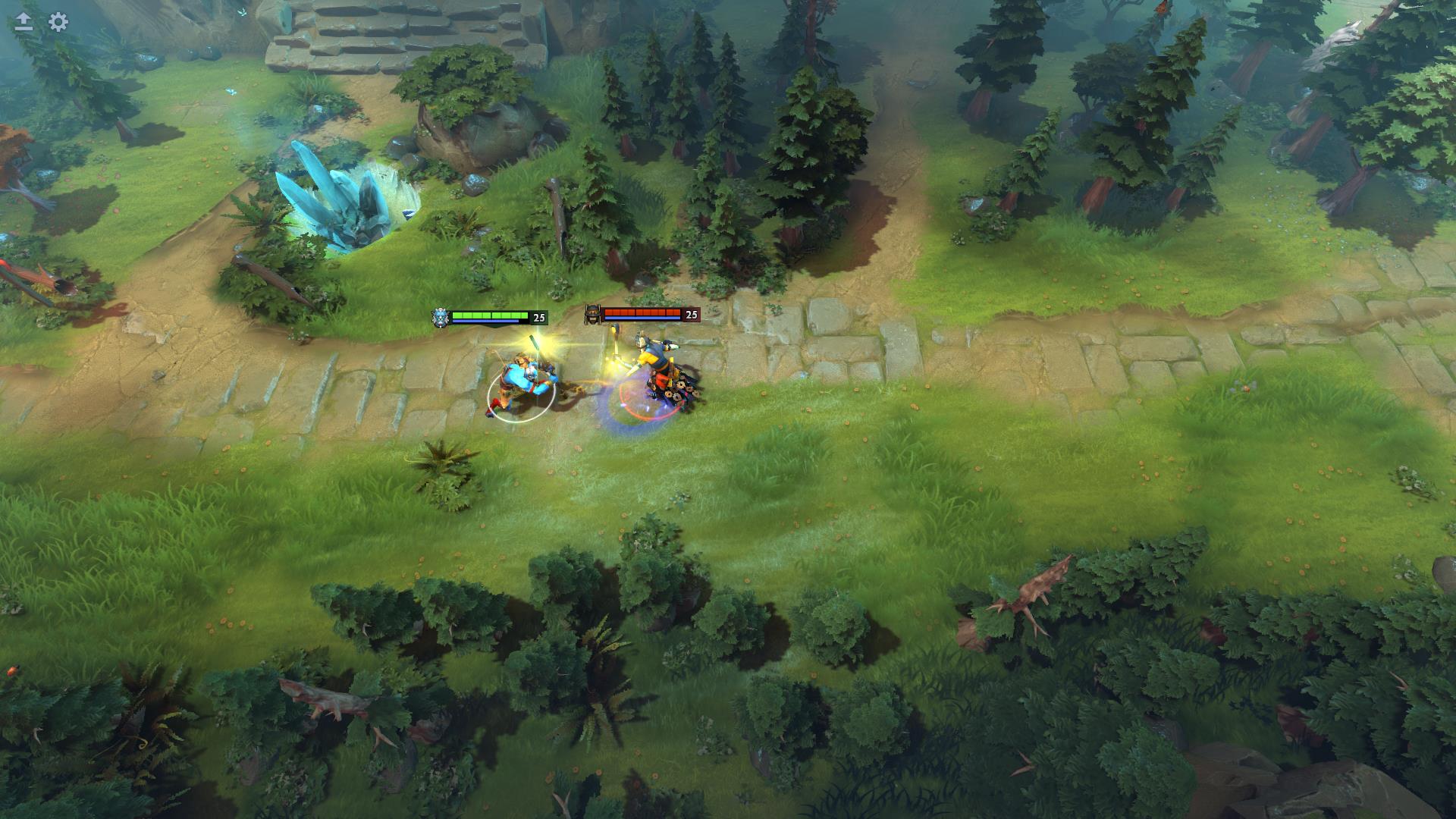Viewport: 1456px width, 819px height.
Task: Select the enemy hero portrait icon
Action: coord(592,315)
